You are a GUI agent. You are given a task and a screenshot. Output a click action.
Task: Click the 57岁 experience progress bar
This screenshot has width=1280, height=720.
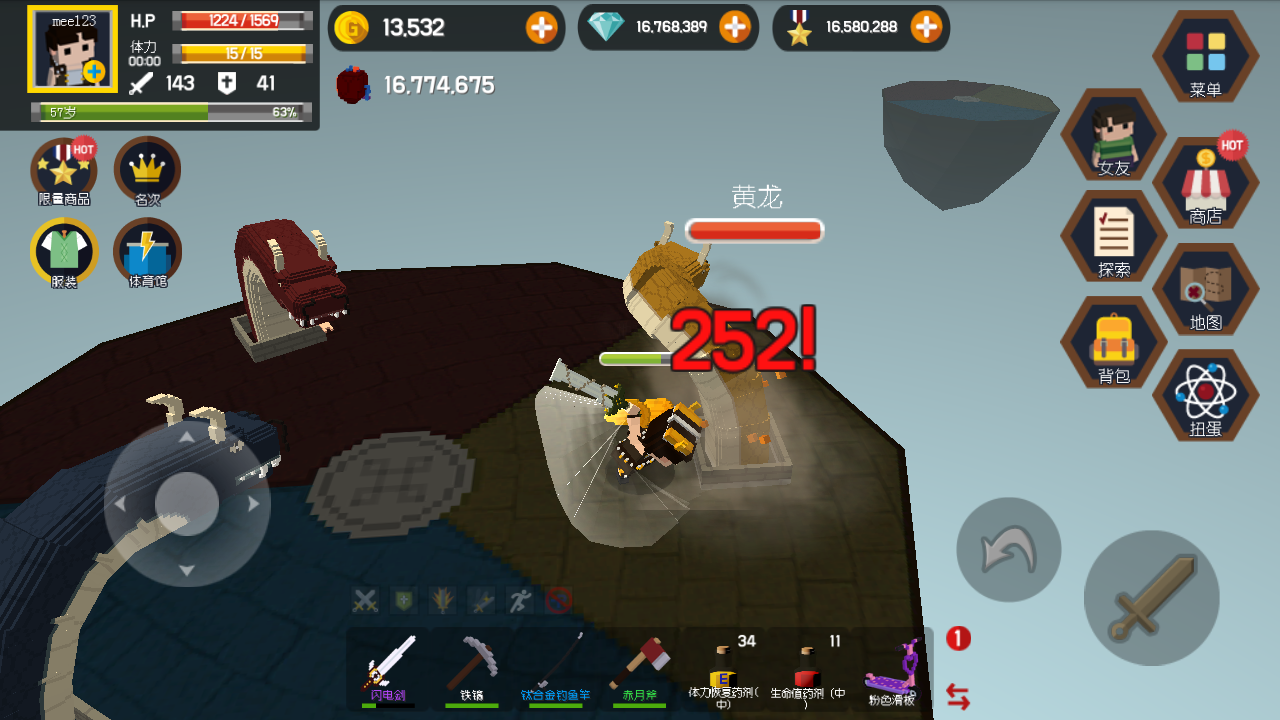pyautogui.click(x=170, y=113)
